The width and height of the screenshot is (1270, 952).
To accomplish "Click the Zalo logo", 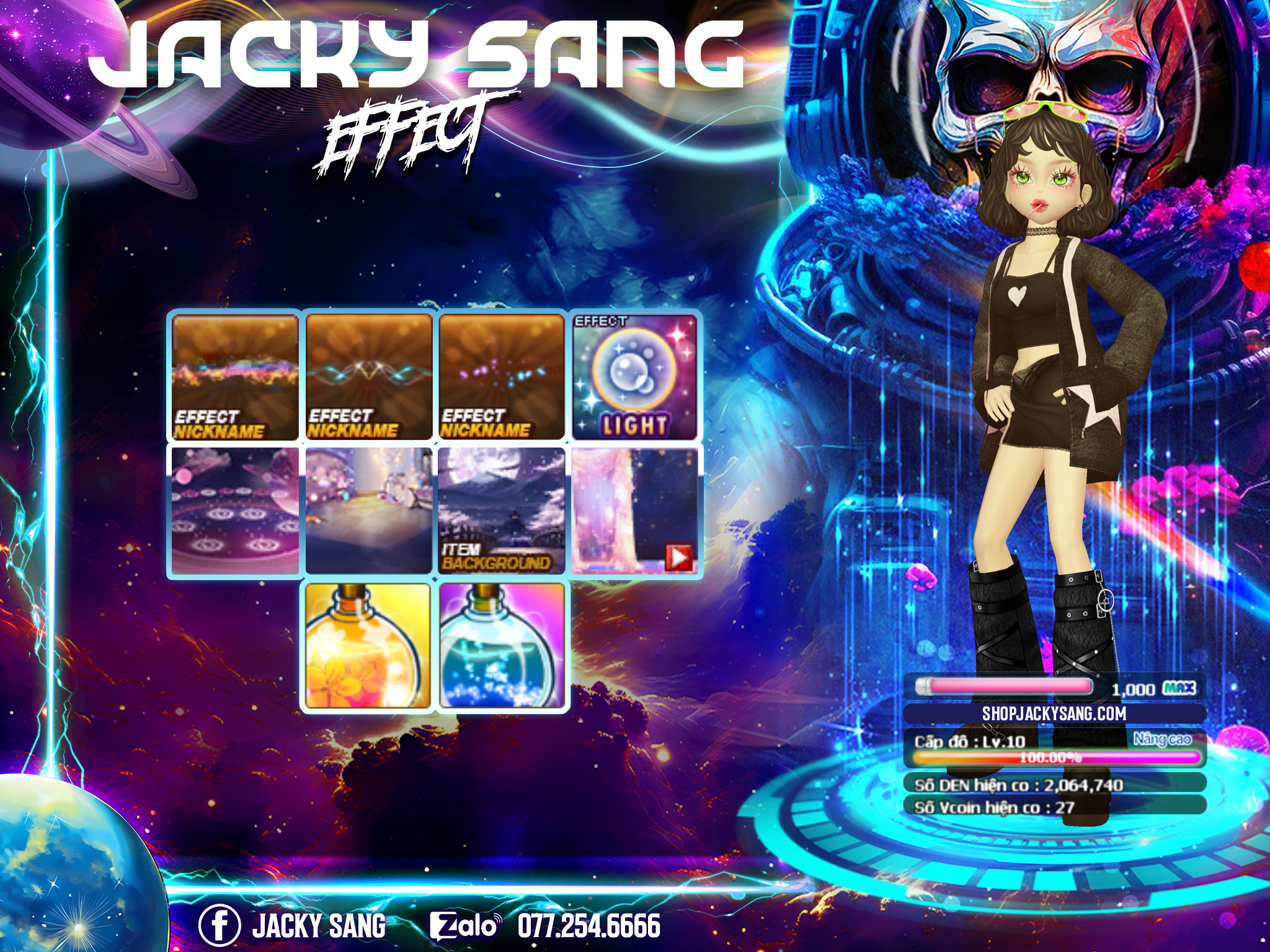I will 465,926.
